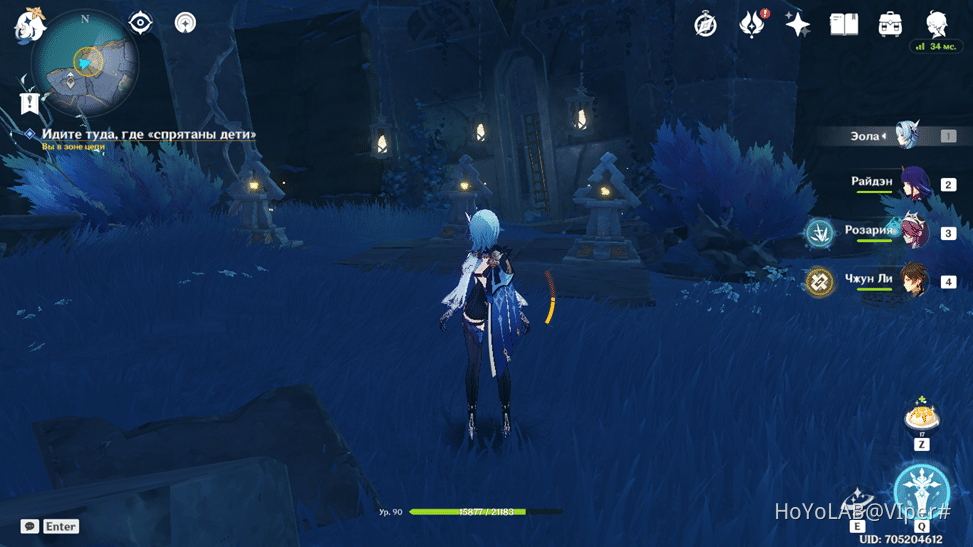Open the compass events icon
The image size is (973, 547).
point(706,25)
